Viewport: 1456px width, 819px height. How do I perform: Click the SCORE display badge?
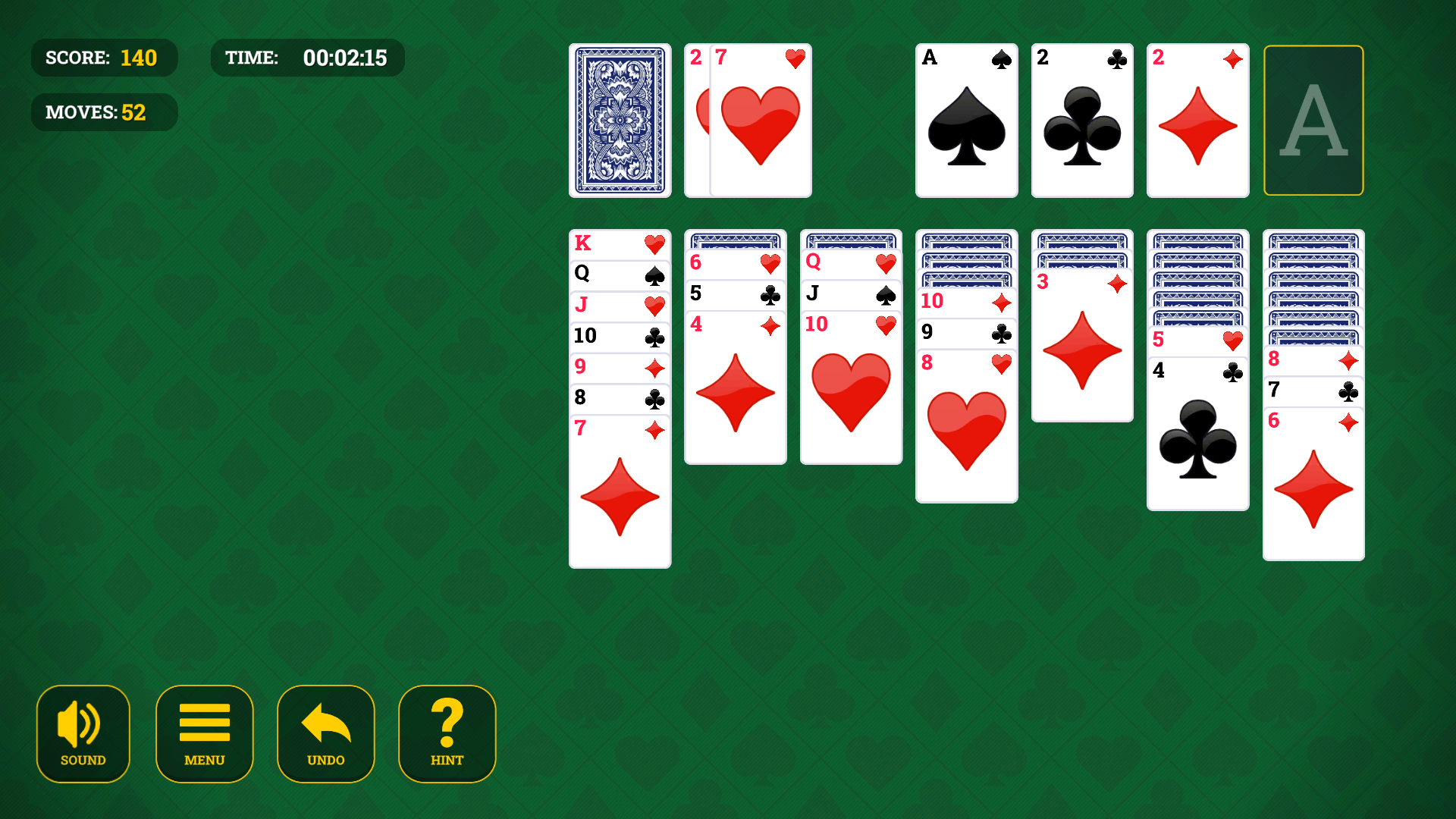point(104,57)
